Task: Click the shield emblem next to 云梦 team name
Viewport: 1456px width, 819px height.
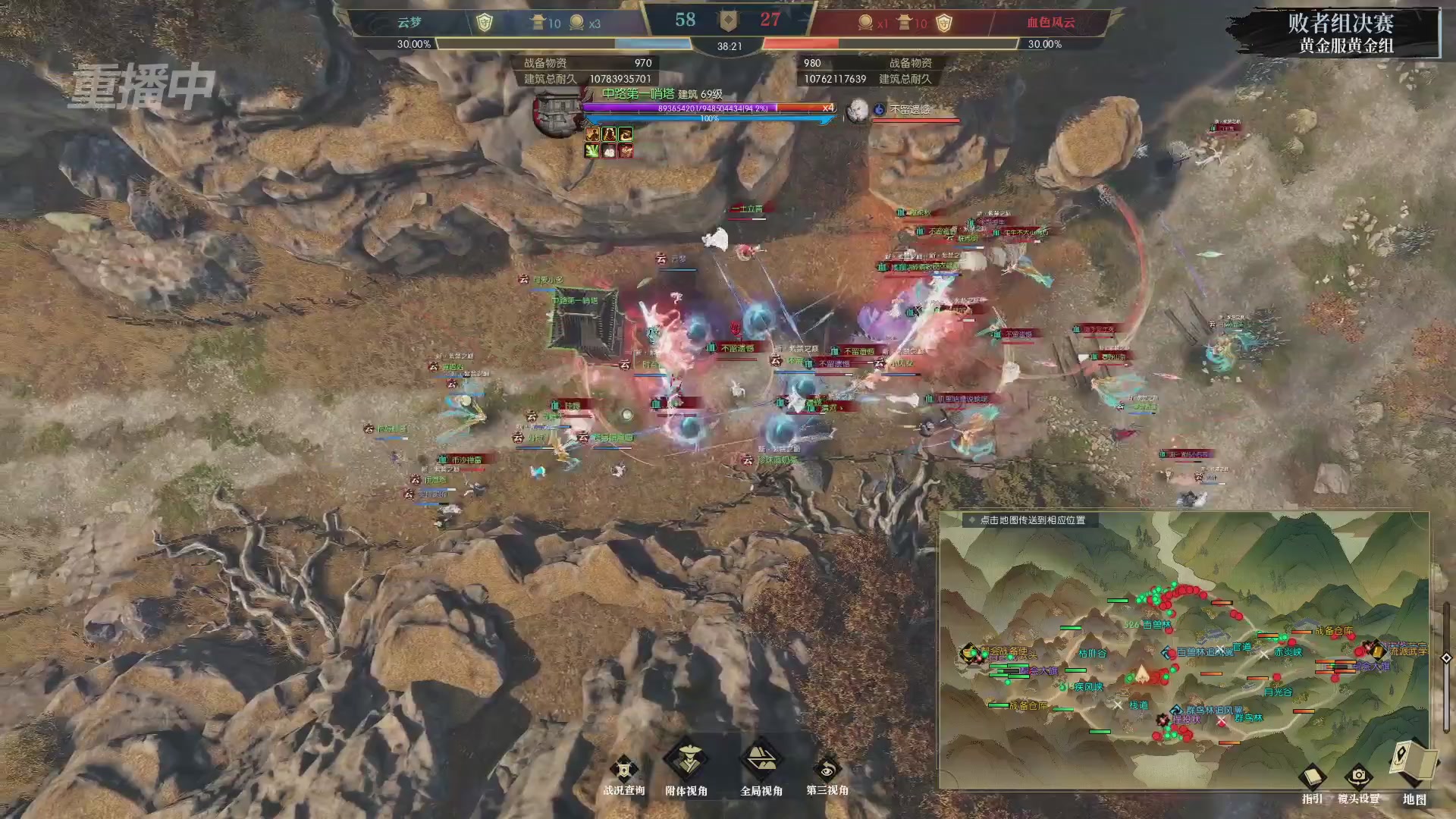Action: pyautogui.click(x=485, y=21)
